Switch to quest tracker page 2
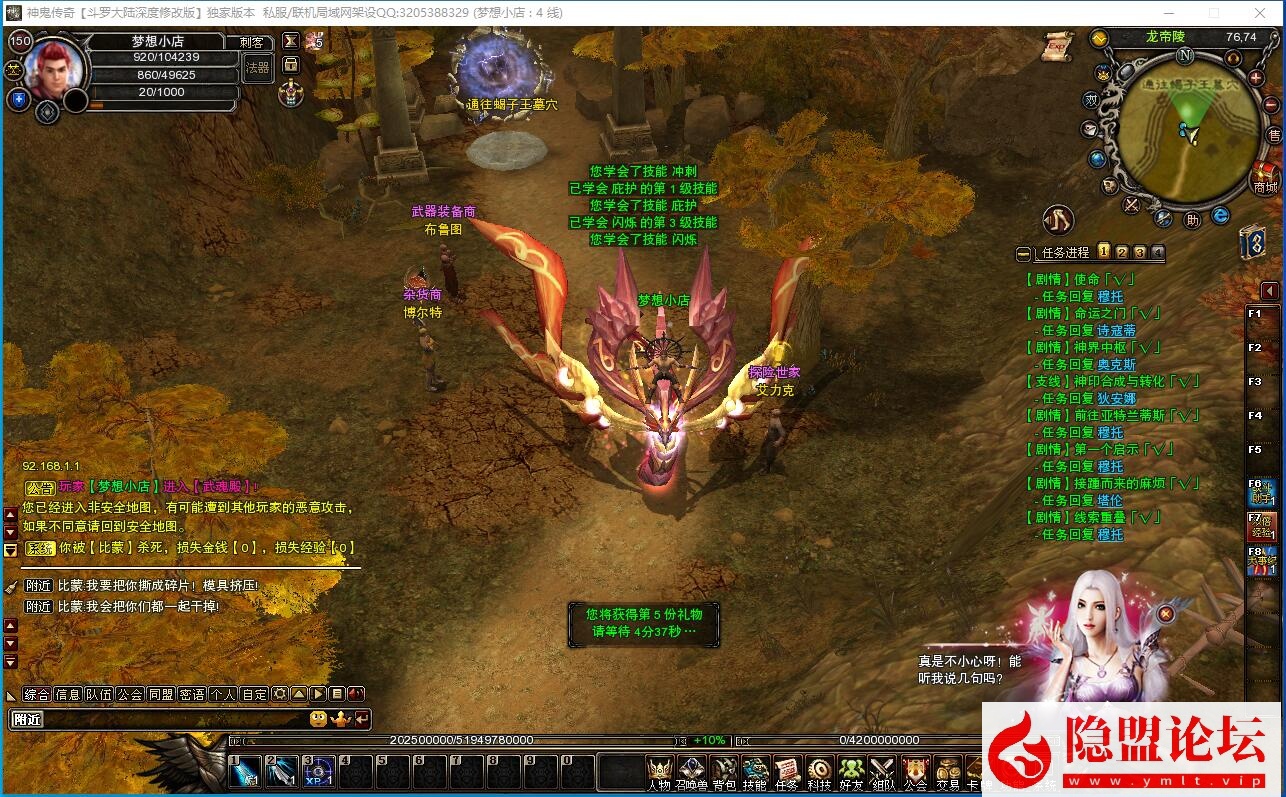The image size is (1286, 797). tap(1122, 252)
